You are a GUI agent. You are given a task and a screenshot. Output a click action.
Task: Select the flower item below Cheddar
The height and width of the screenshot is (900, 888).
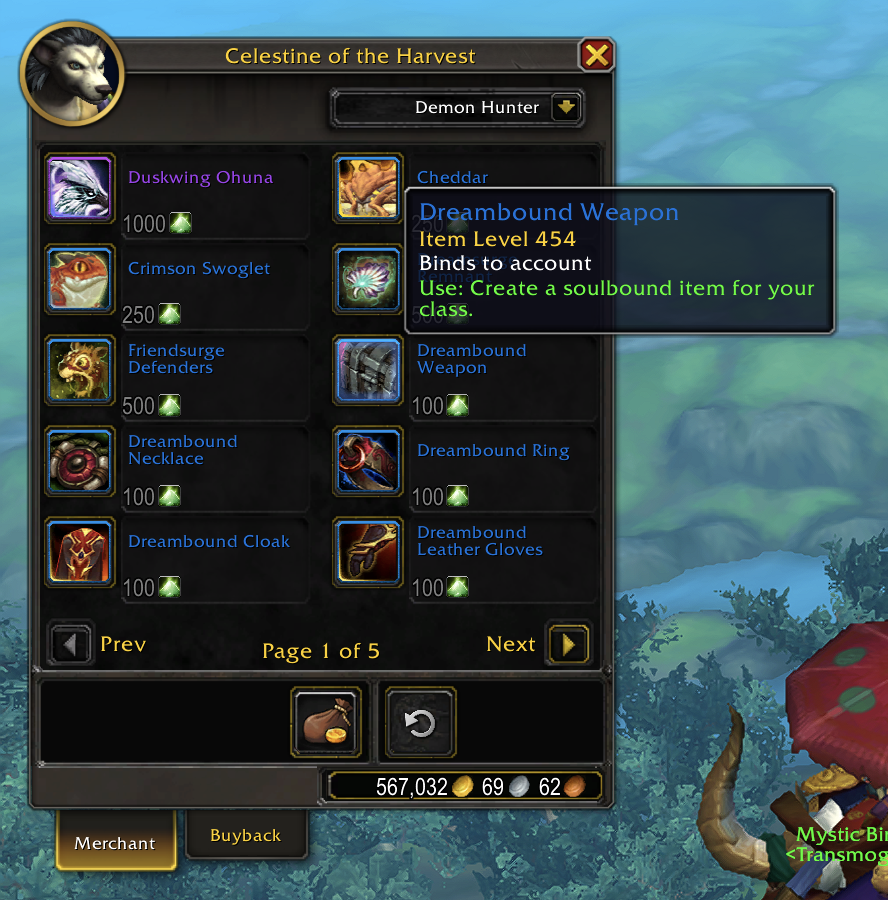pyautogui.click(x=368, y=279)
